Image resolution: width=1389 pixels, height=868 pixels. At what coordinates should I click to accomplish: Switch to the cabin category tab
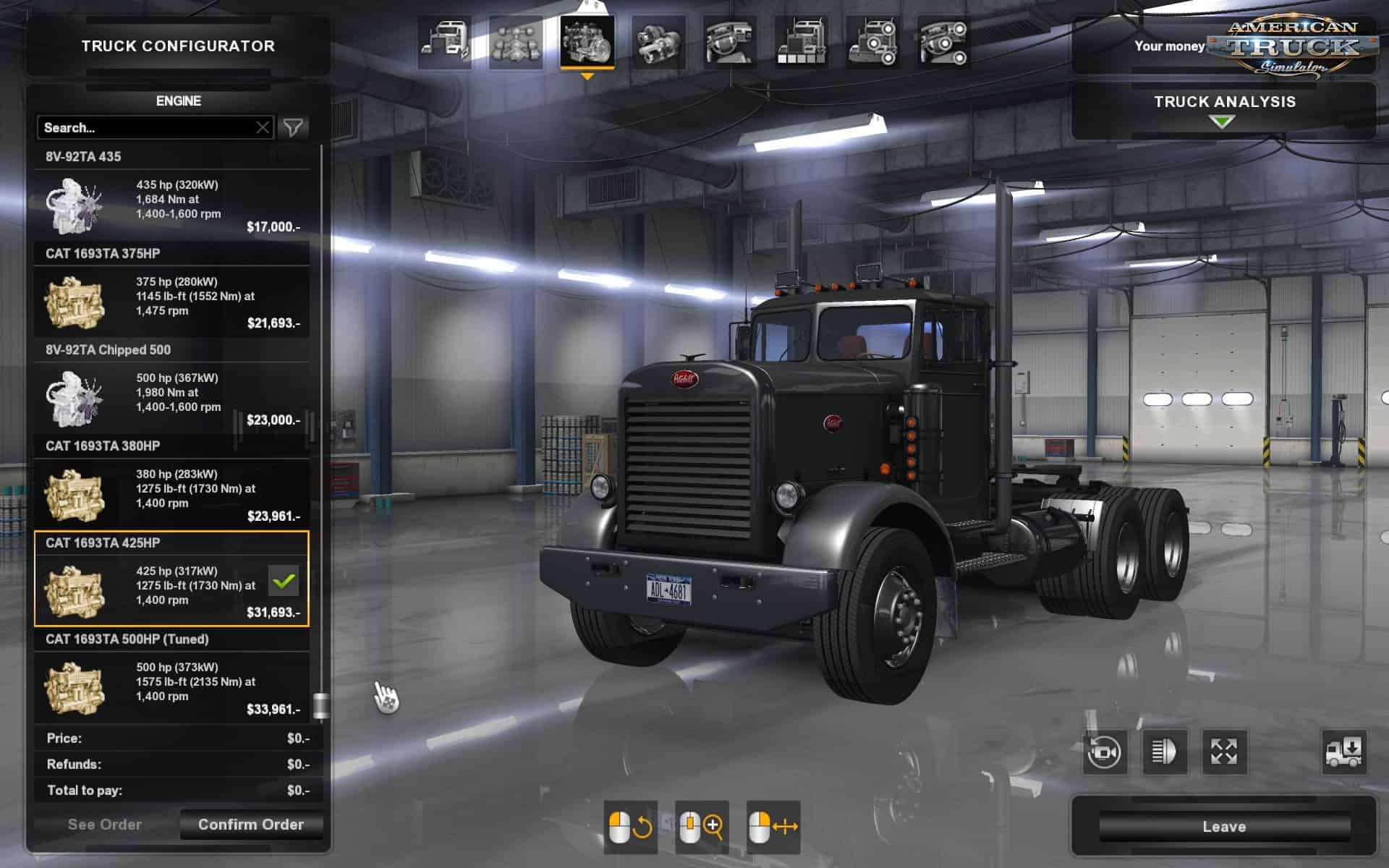(445, 43)
